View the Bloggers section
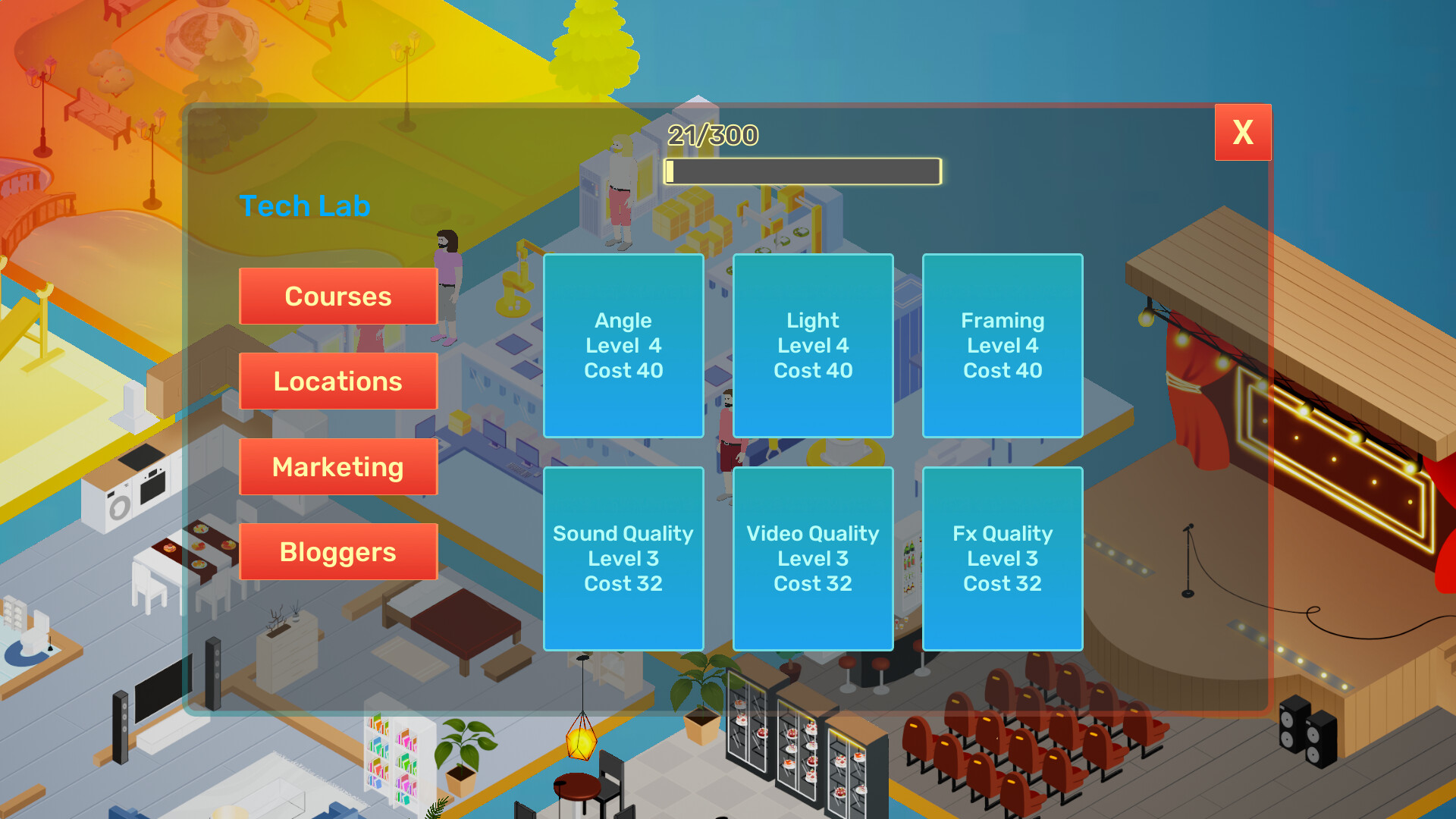This screenshot has height=819, width=1456. 337,551
